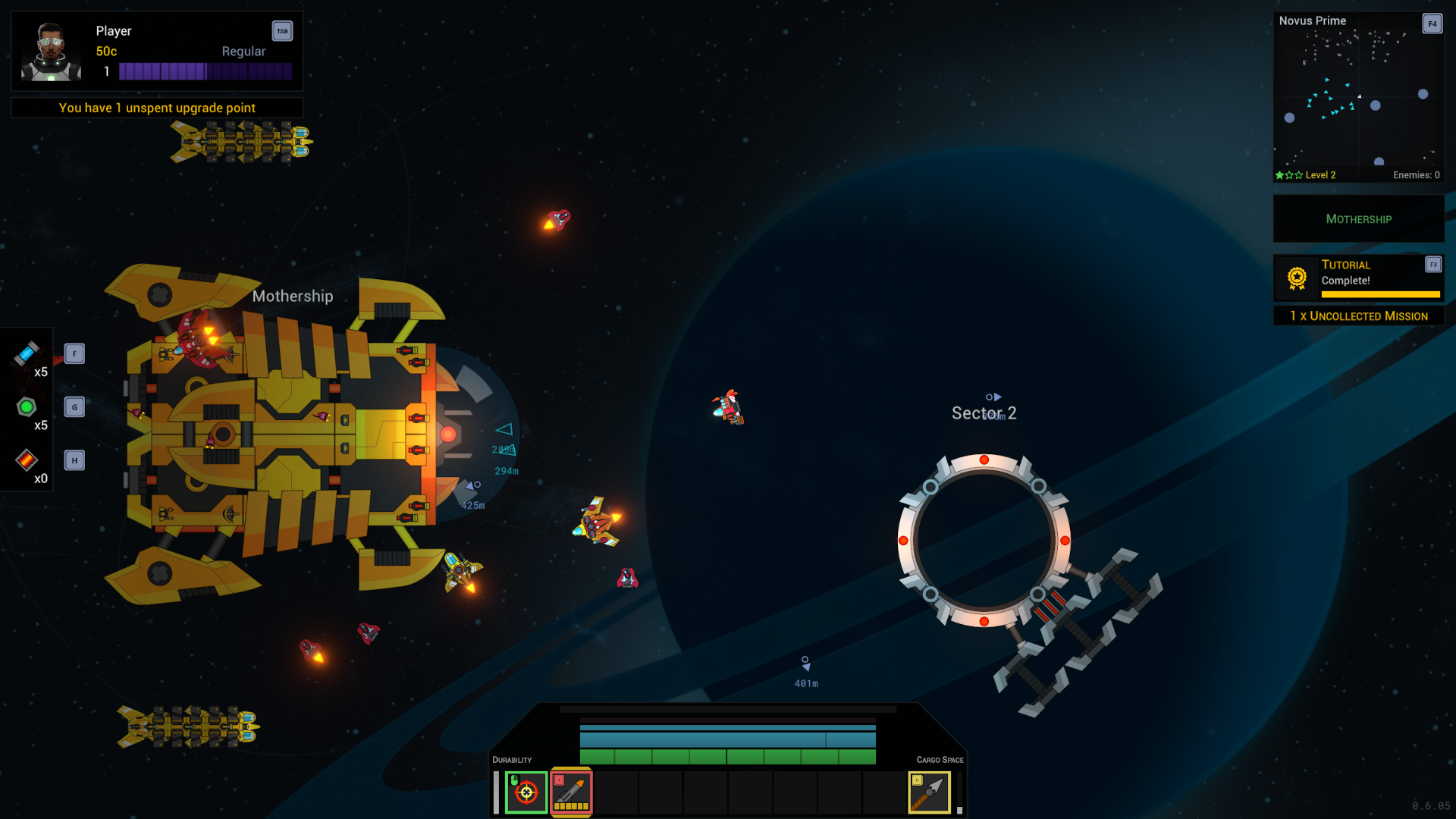Image resolution: width=1456 pixels, height=819 pixels.
Task: Toggle the G consumable hotkey button
Action: point(74,406)
